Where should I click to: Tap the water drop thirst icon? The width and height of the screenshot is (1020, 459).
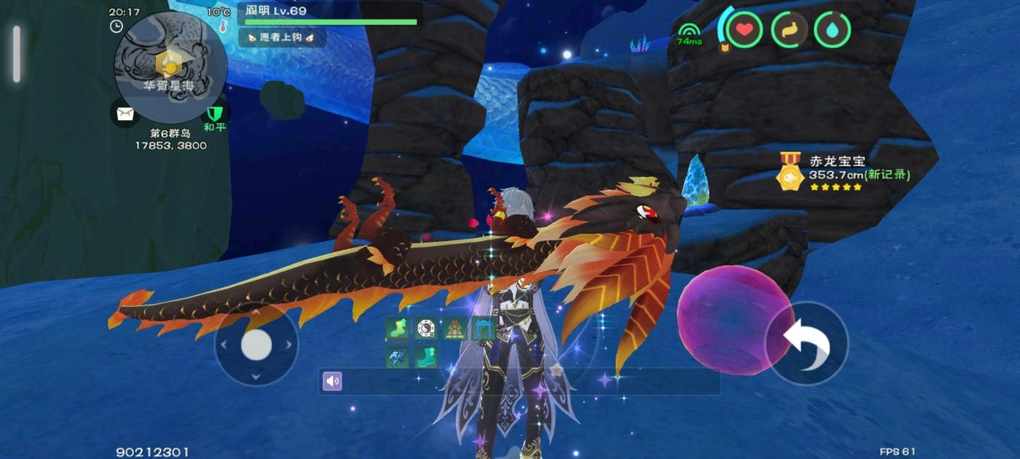pyautogui.click(x=831, y=30)
